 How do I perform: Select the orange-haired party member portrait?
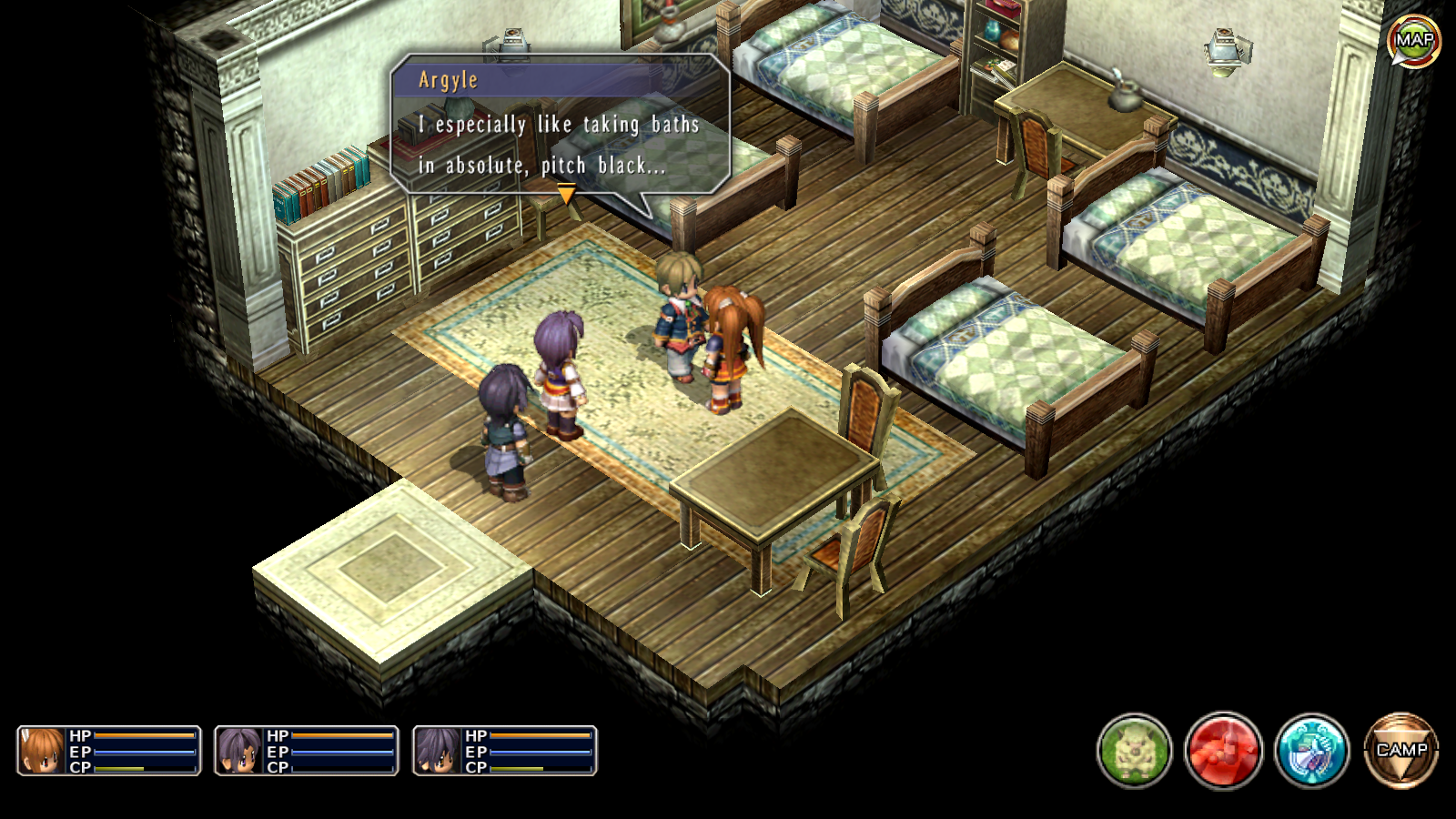point(42,751)
